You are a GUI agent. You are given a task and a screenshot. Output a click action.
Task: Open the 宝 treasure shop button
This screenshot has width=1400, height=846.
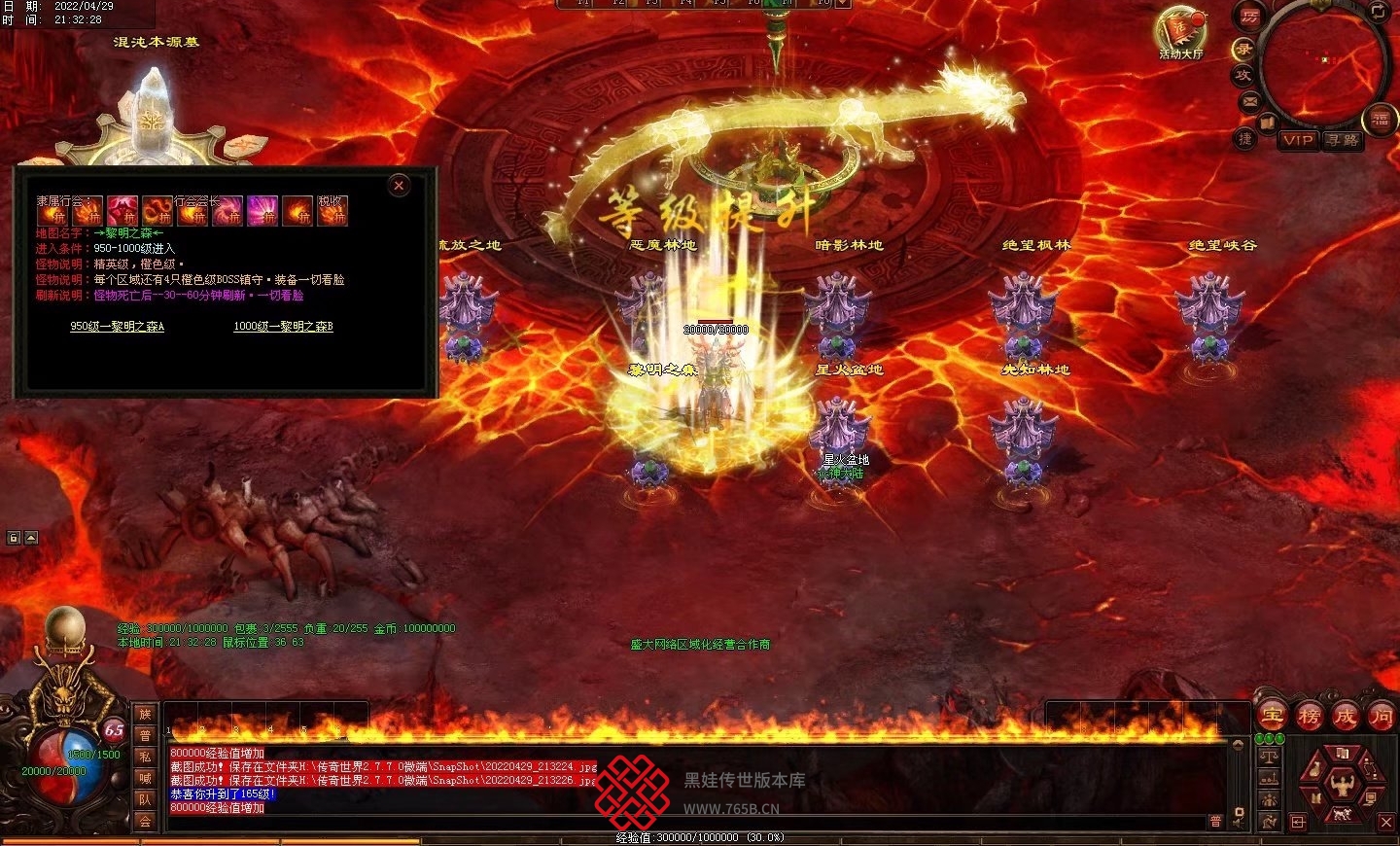click(x=1273, y=717)
